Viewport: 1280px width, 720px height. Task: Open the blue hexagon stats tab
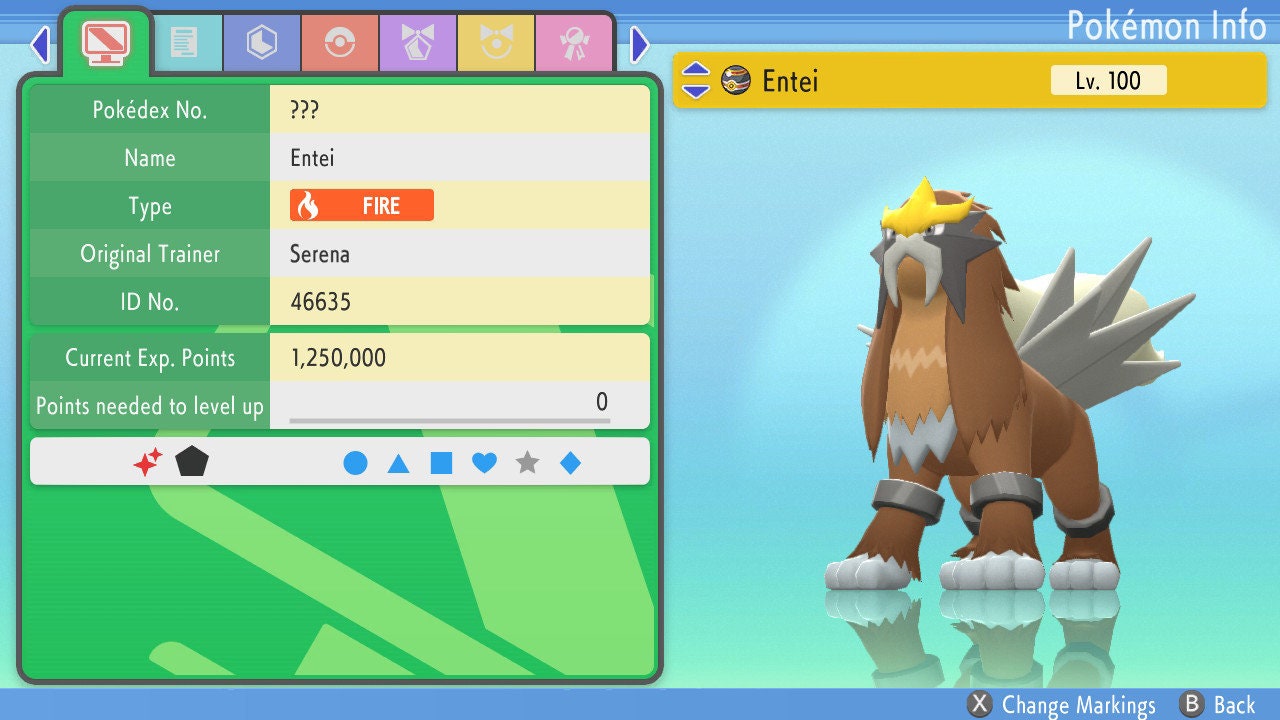261,43
